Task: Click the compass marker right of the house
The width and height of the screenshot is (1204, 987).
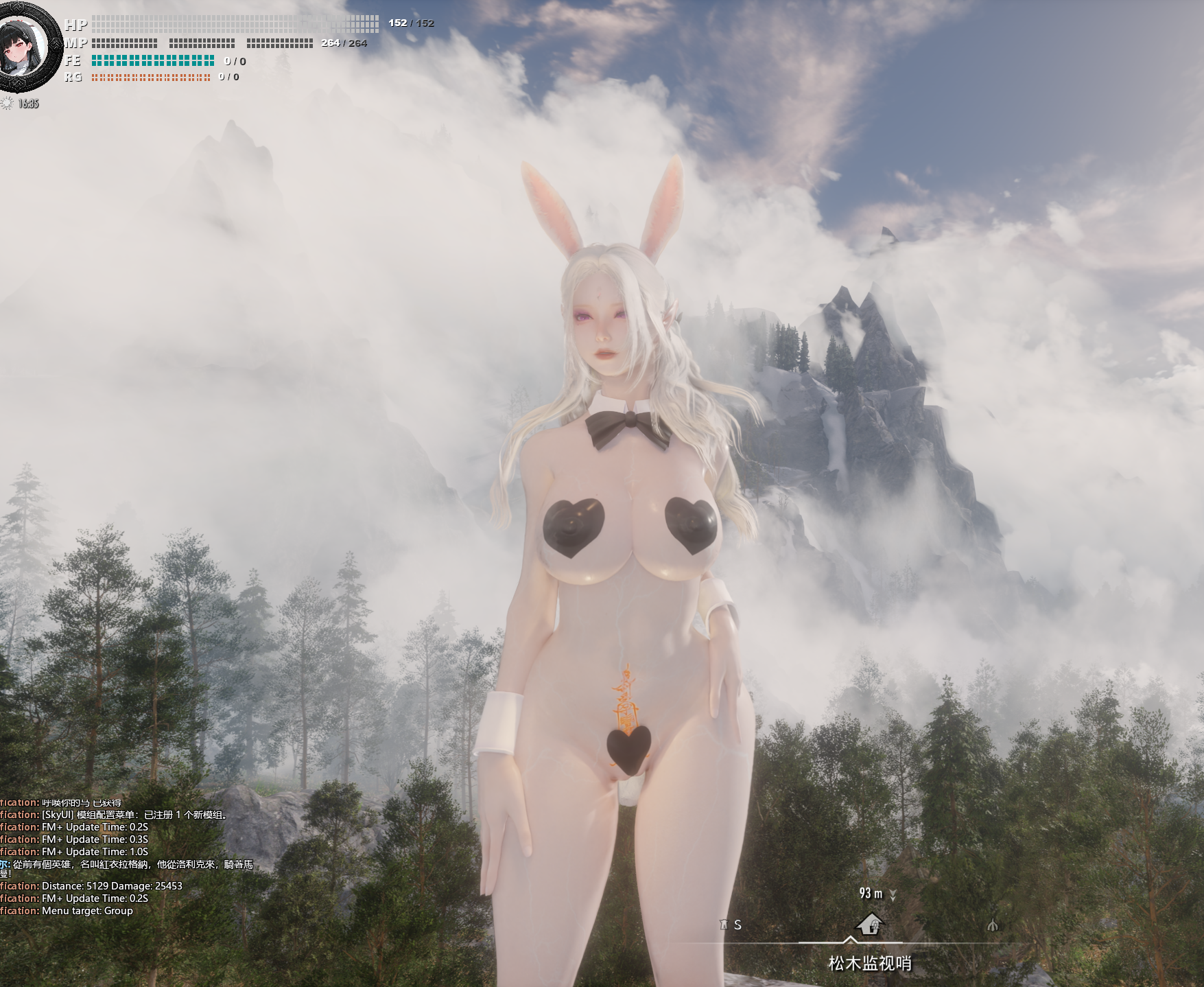Action: (992, 925)
